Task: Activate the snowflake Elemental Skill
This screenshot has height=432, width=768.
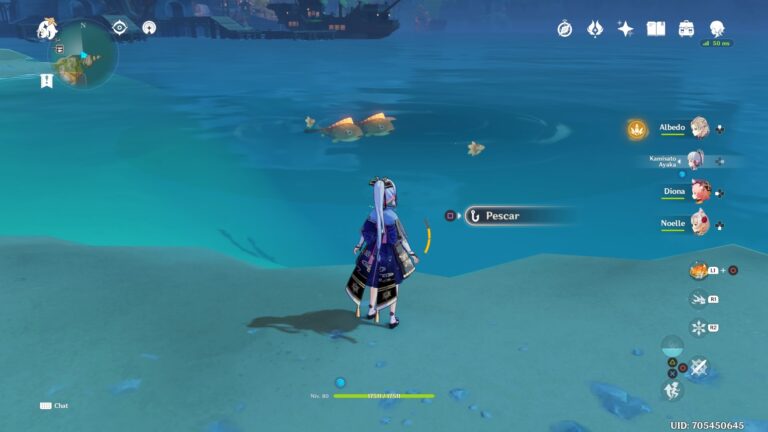Action: click(699, 327)
